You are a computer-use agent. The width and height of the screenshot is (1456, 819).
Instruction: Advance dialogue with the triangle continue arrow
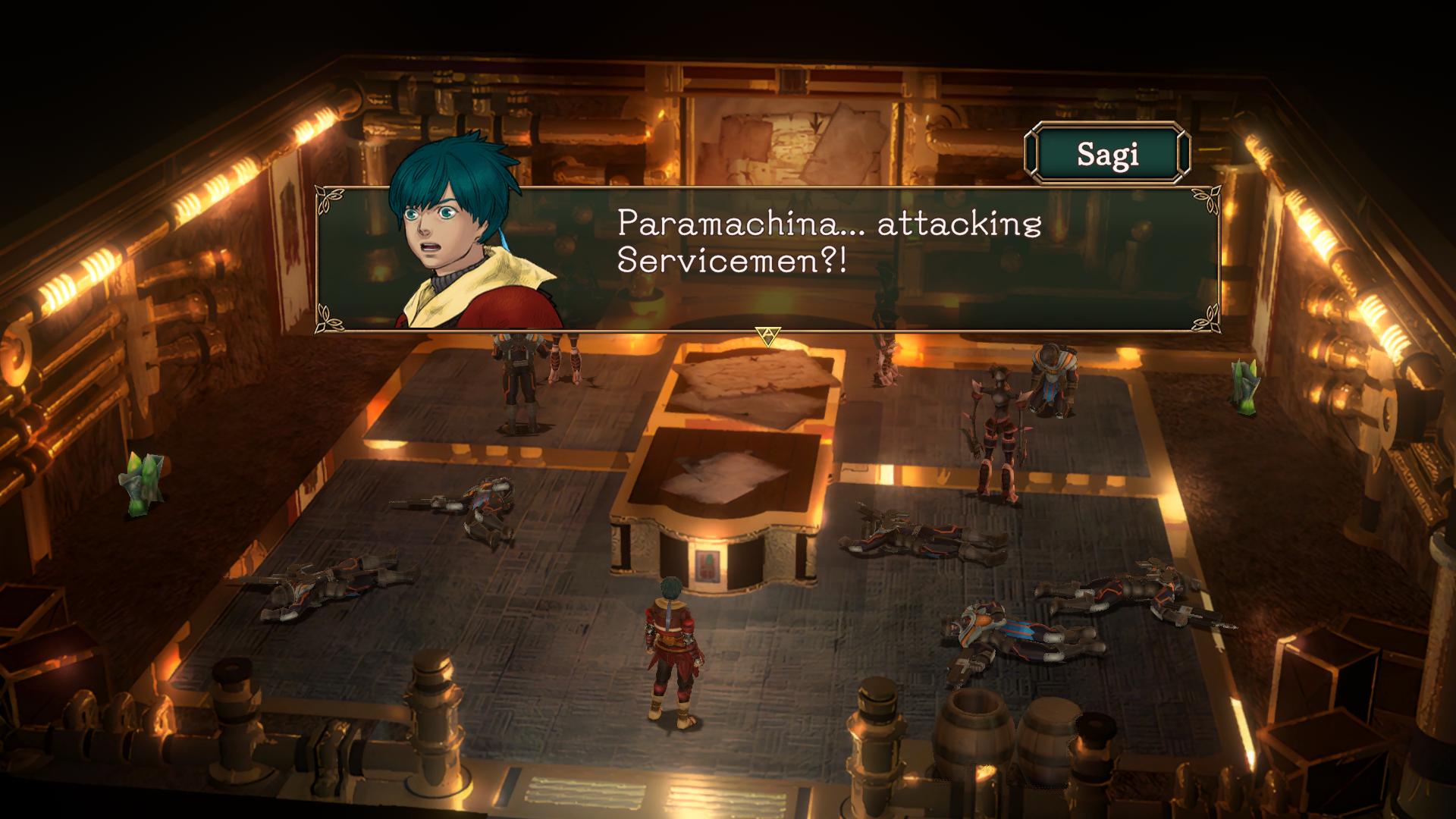tap(768, 334)
